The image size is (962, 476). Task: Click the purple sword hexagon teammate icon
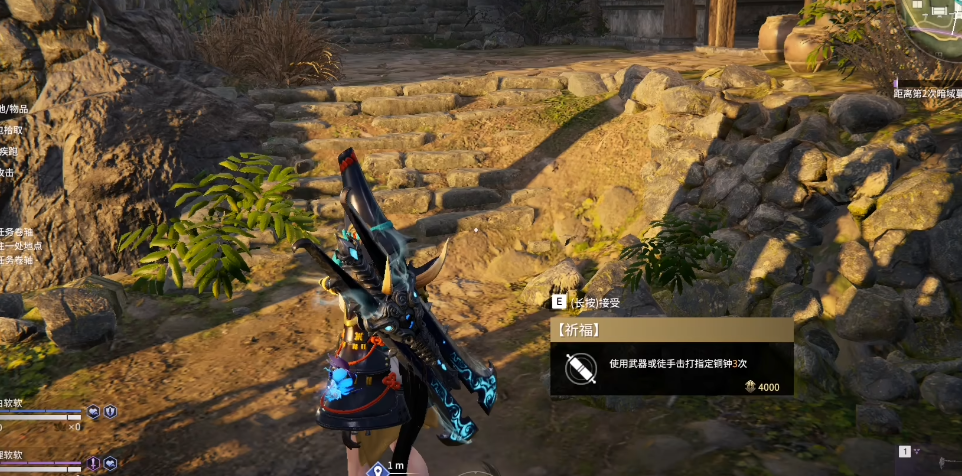(x=93, y=463)
